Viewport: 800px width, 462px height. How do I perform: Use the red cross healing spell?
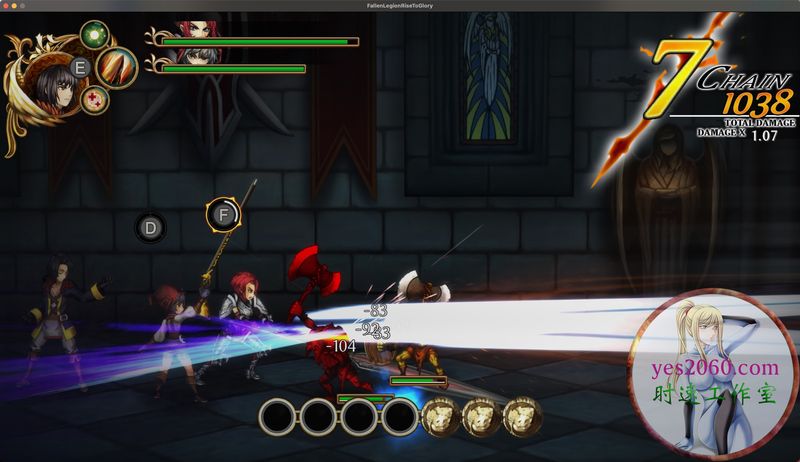pos(95,98)
